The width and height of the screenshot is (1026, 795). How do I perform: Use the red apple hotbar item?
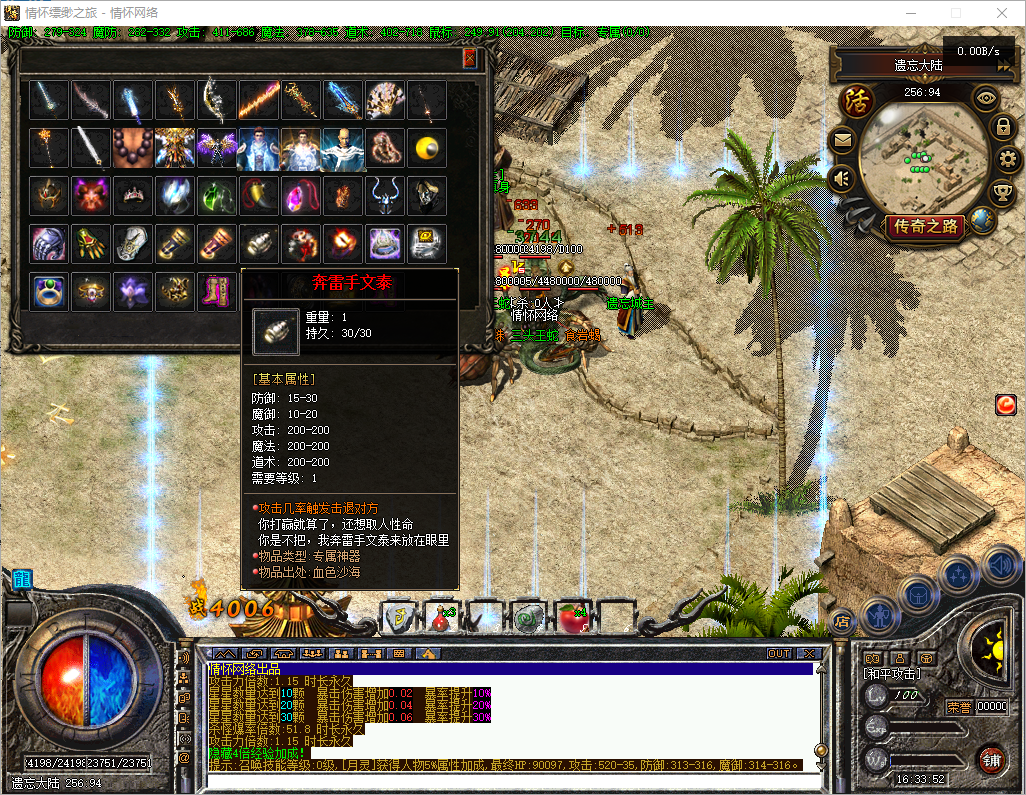(574, 619)
